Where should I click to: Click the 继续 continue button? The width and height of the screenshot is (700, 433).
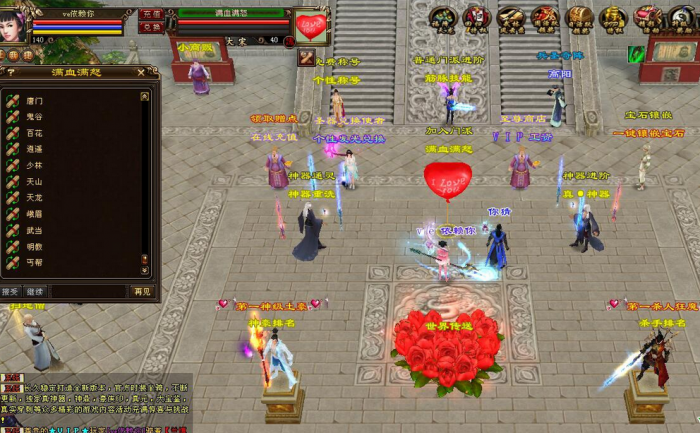click(35, 292)
